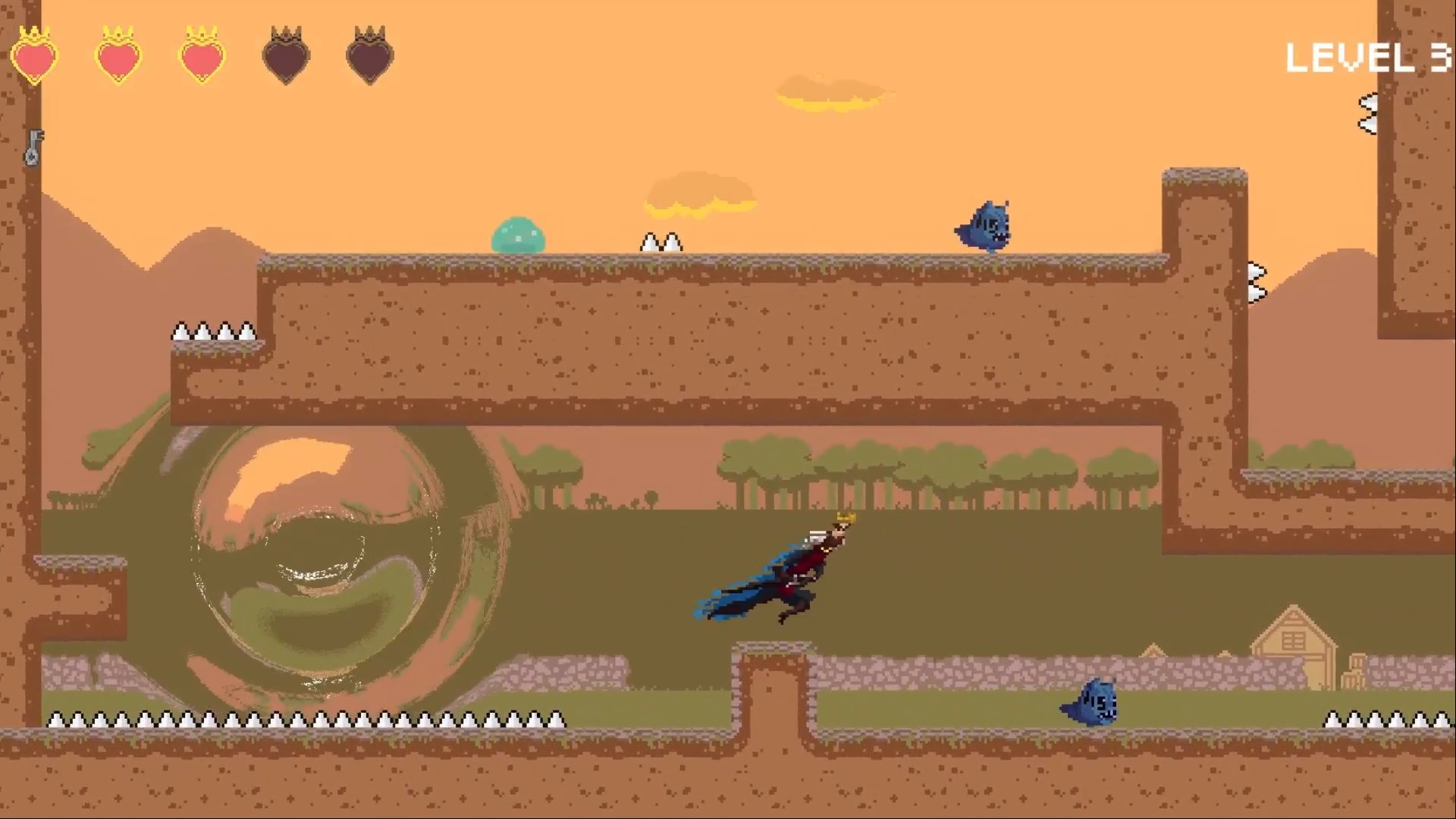Viewport: 1456px width, 819px height.
Task: Click the LEVEL 3 text label
Action: click(1369, 57)
